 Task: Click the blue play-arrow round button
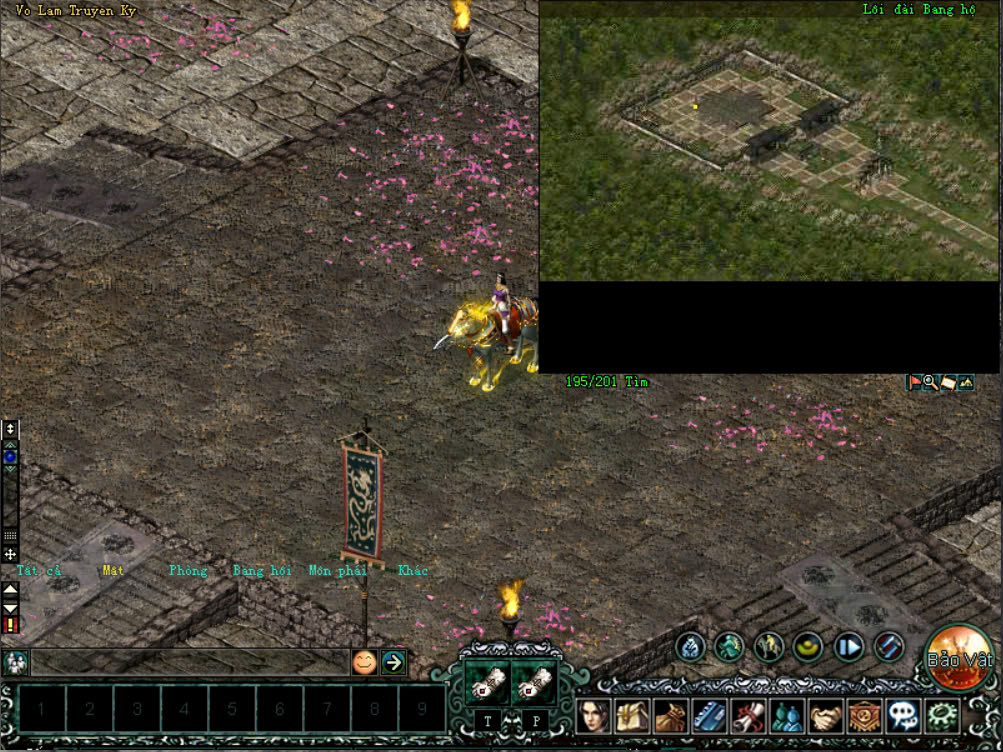(848, 647)
